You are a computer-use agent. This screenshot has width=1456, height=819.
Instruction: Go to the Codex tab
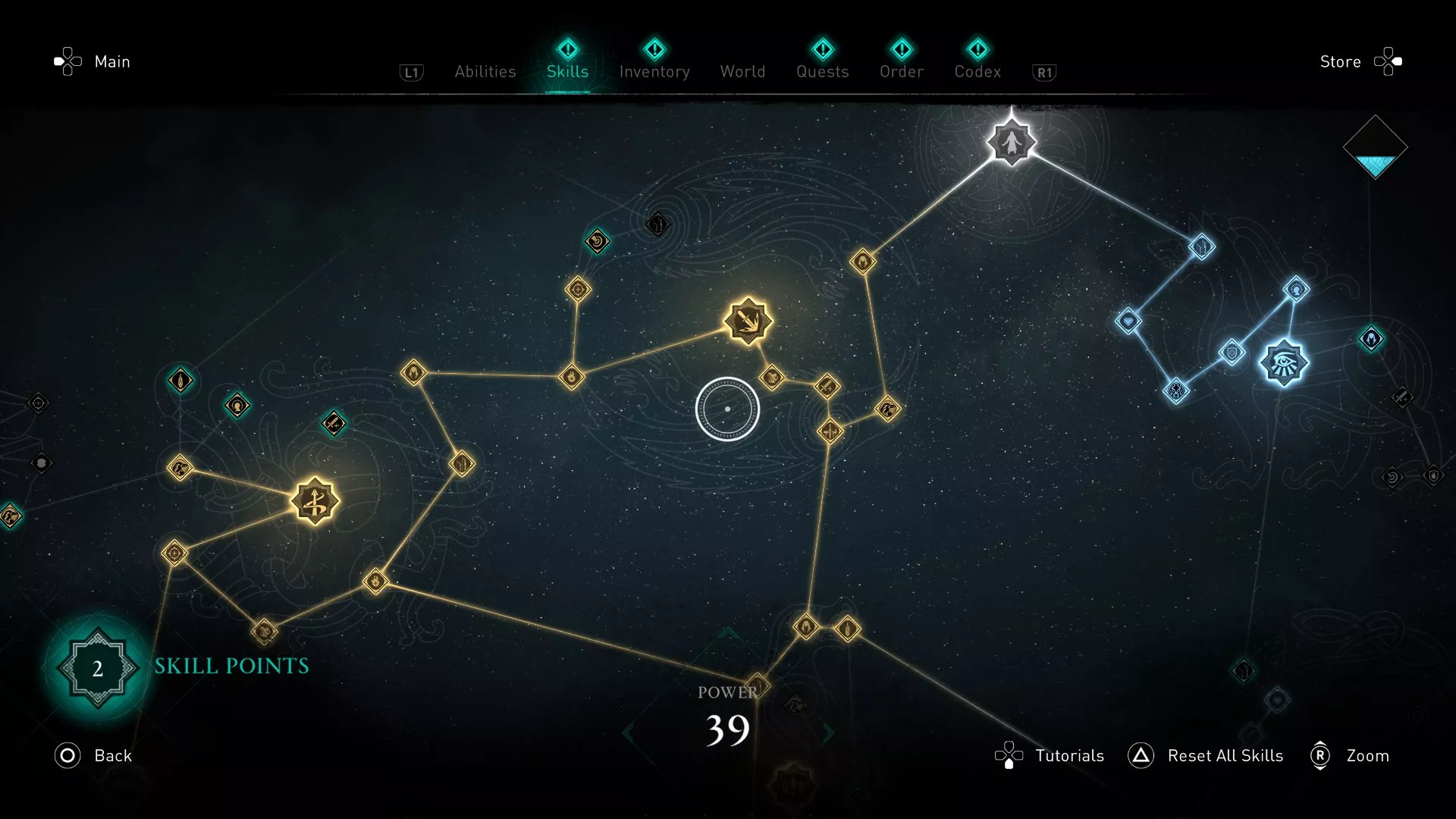[x=977, y=71]
